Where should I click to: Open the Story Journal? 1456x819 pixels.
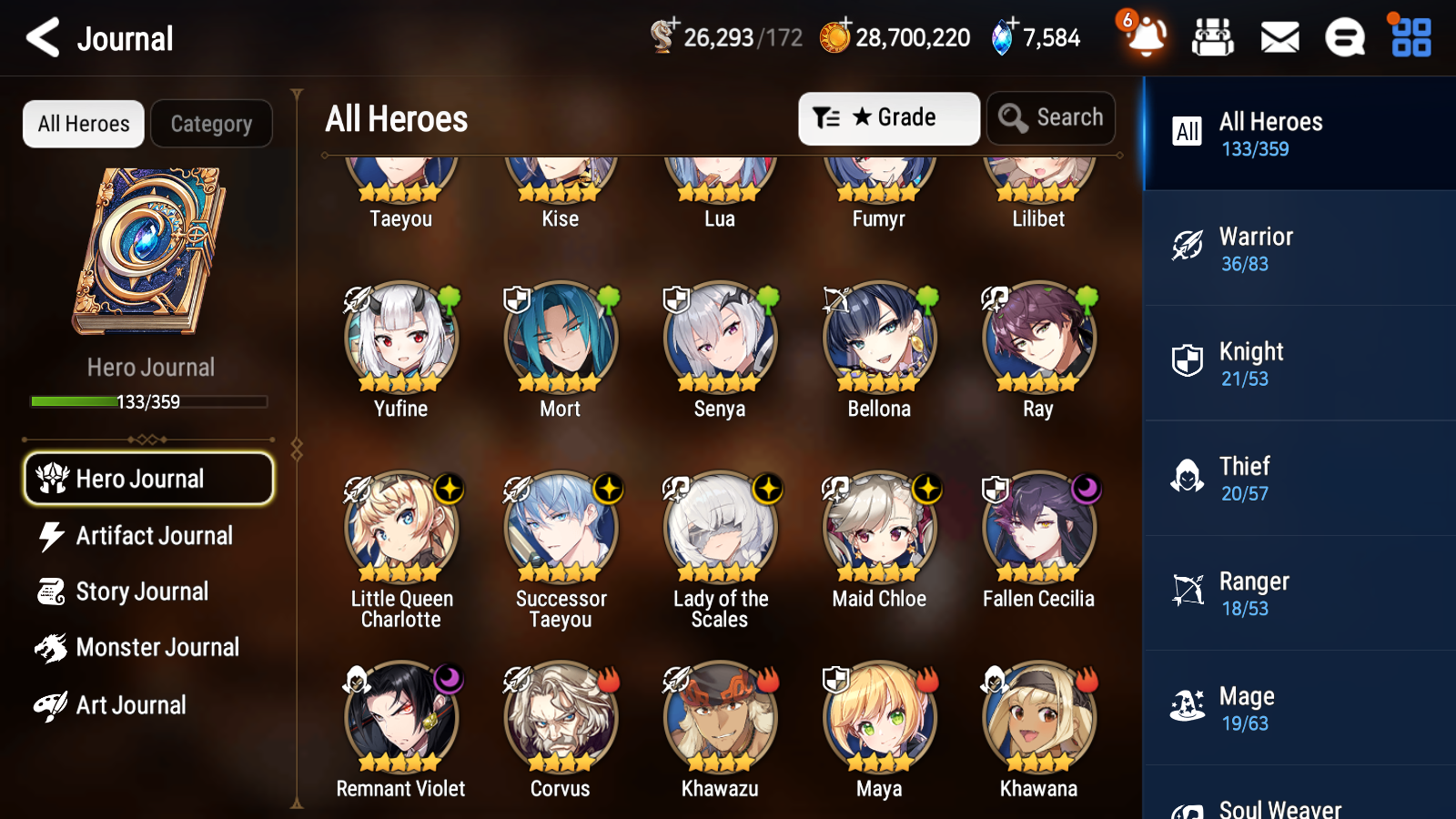coord(142,591)
